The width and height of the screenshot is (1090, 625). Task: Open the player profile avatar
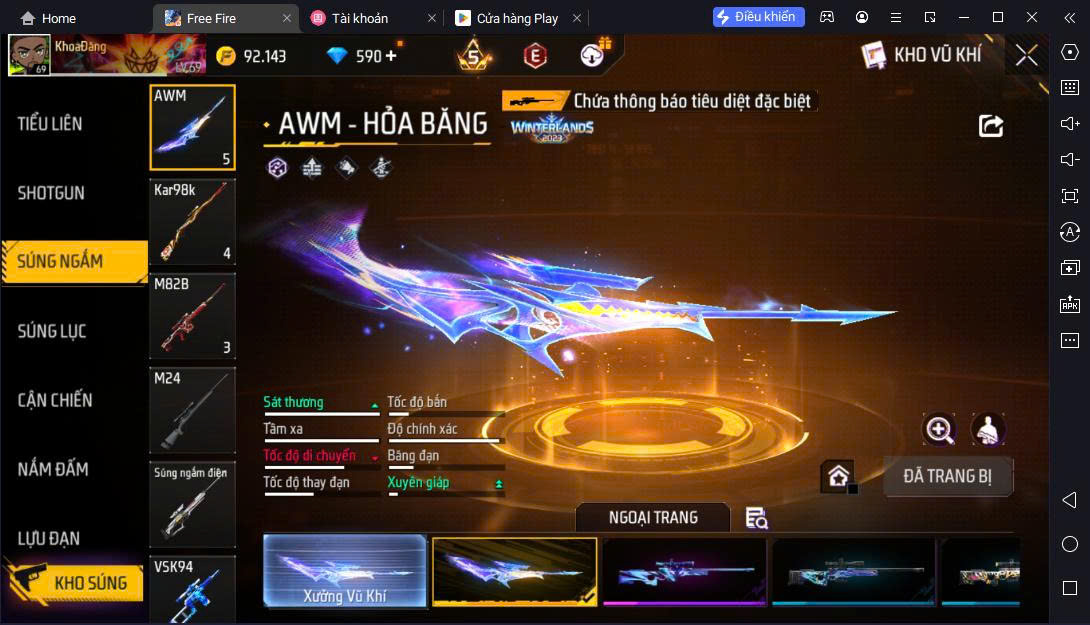click(x=29, y=56)
